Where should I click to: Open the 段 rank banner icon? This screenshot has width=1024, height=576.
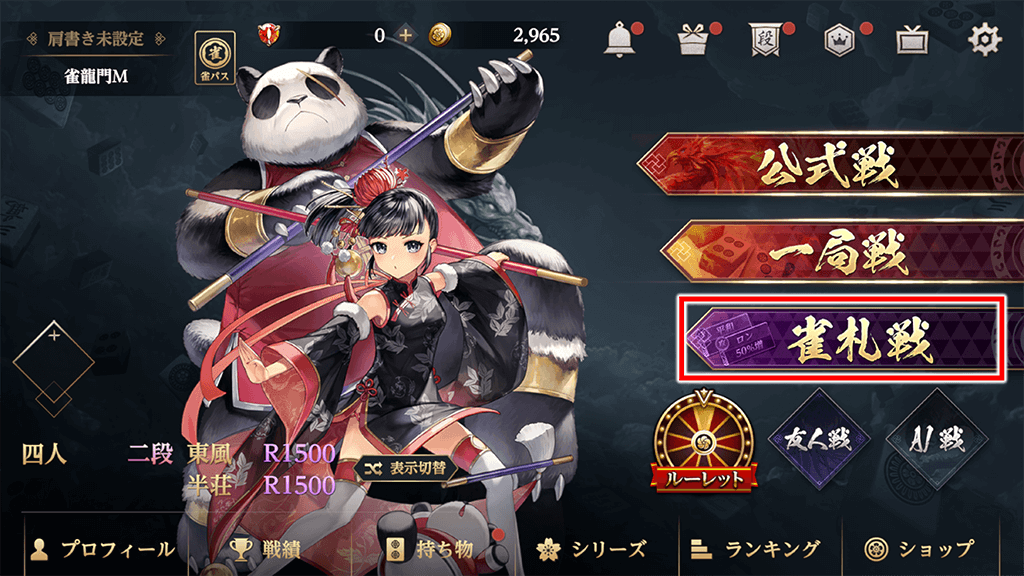coord(764,40)
